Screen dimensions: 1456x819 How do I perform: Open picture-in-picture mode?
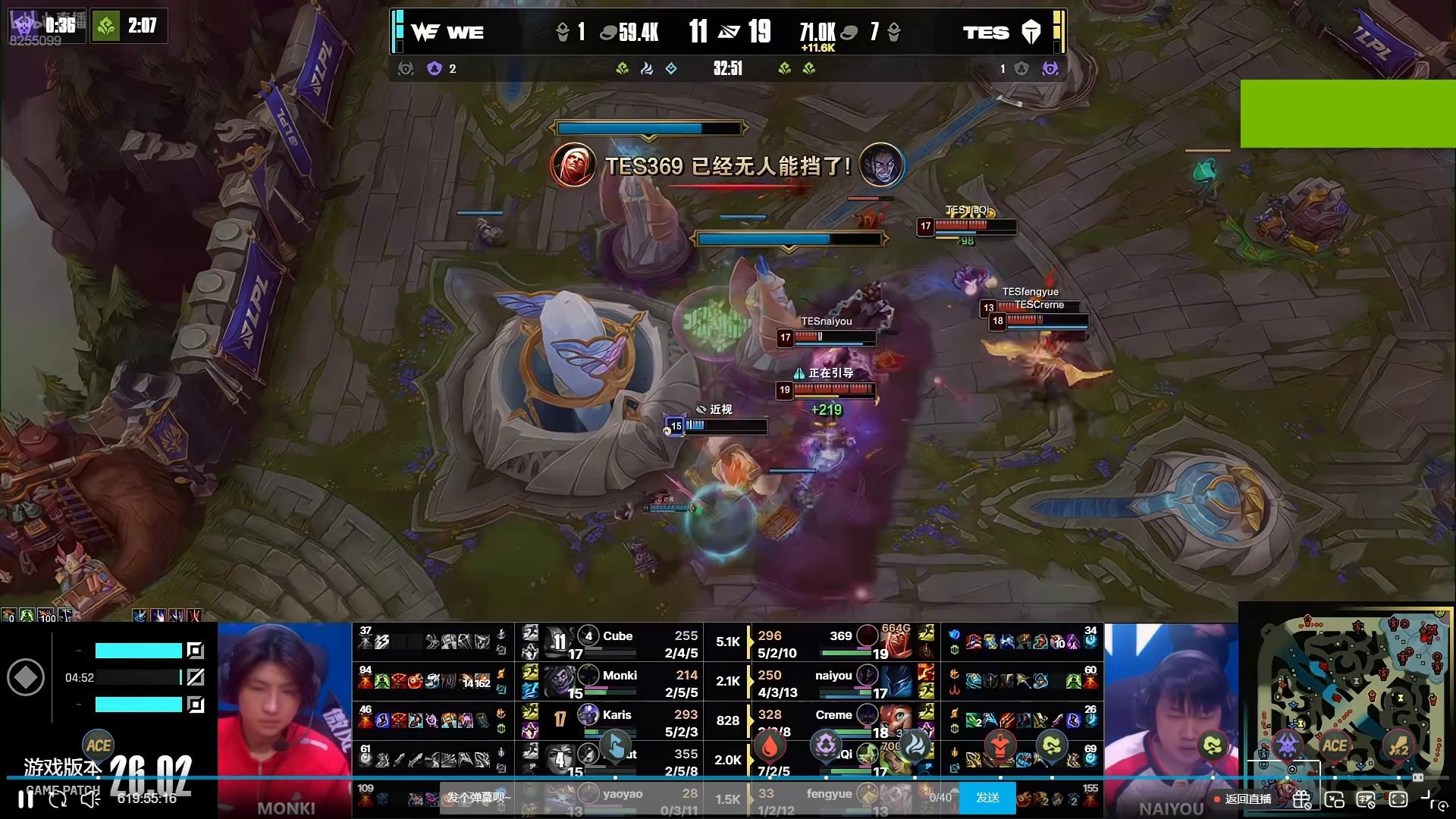pos(1334,799)
